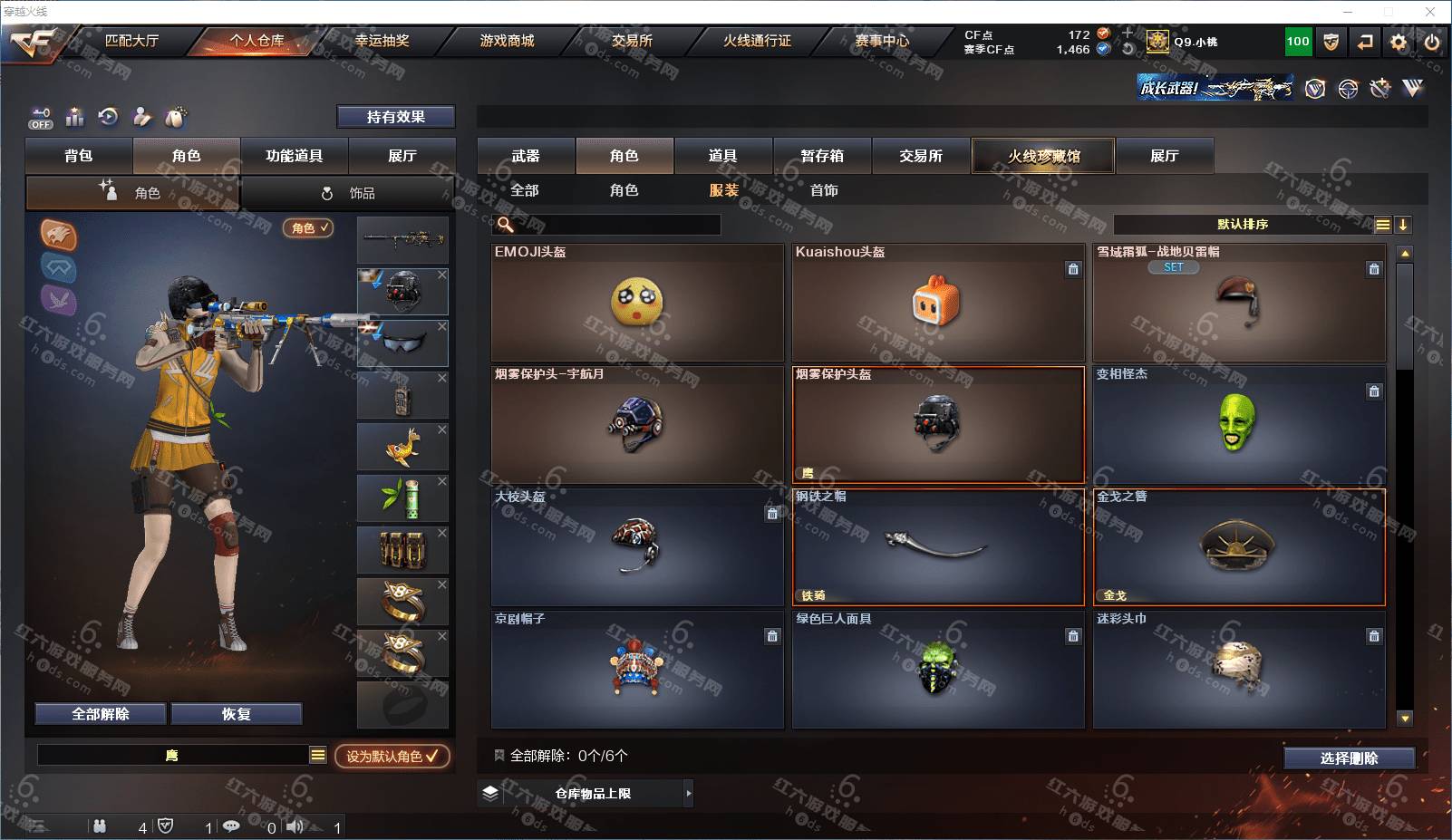1452x840 pixels.
Task: Open the 火线珍藏馆 tab
Action: [x=1043, y=156]
